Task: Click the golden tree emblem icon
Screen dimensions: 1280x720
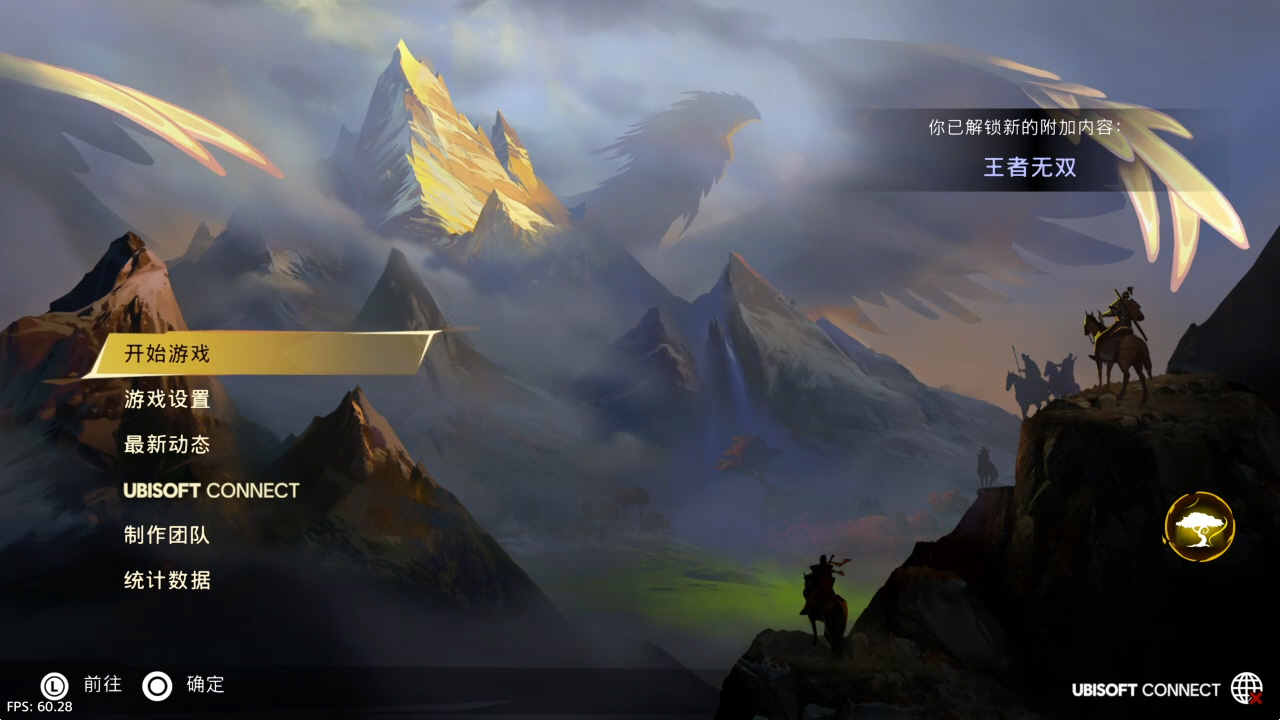Action: pyautogui.click(x=1199, y=526)
